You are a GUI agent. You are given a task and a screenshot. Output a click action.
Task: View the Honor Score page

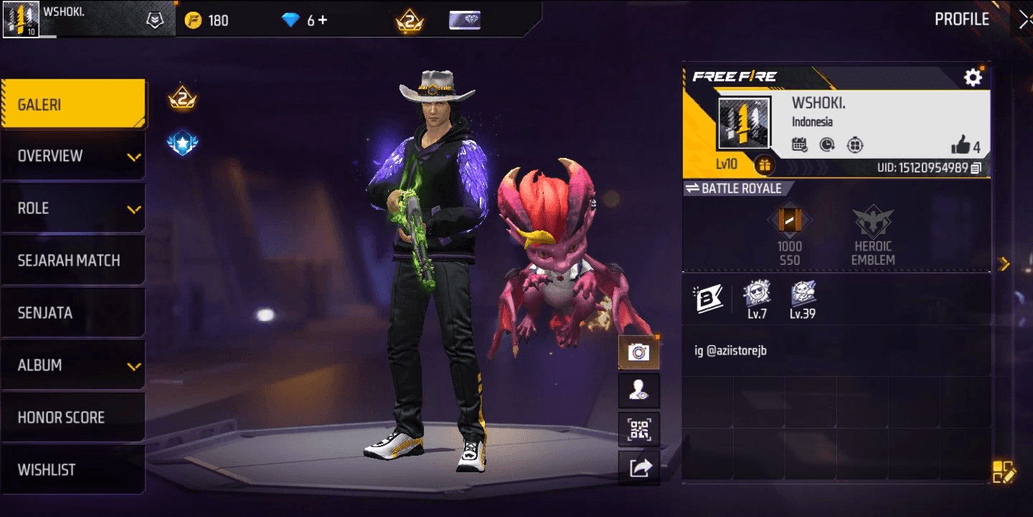(x=72, y=417)
